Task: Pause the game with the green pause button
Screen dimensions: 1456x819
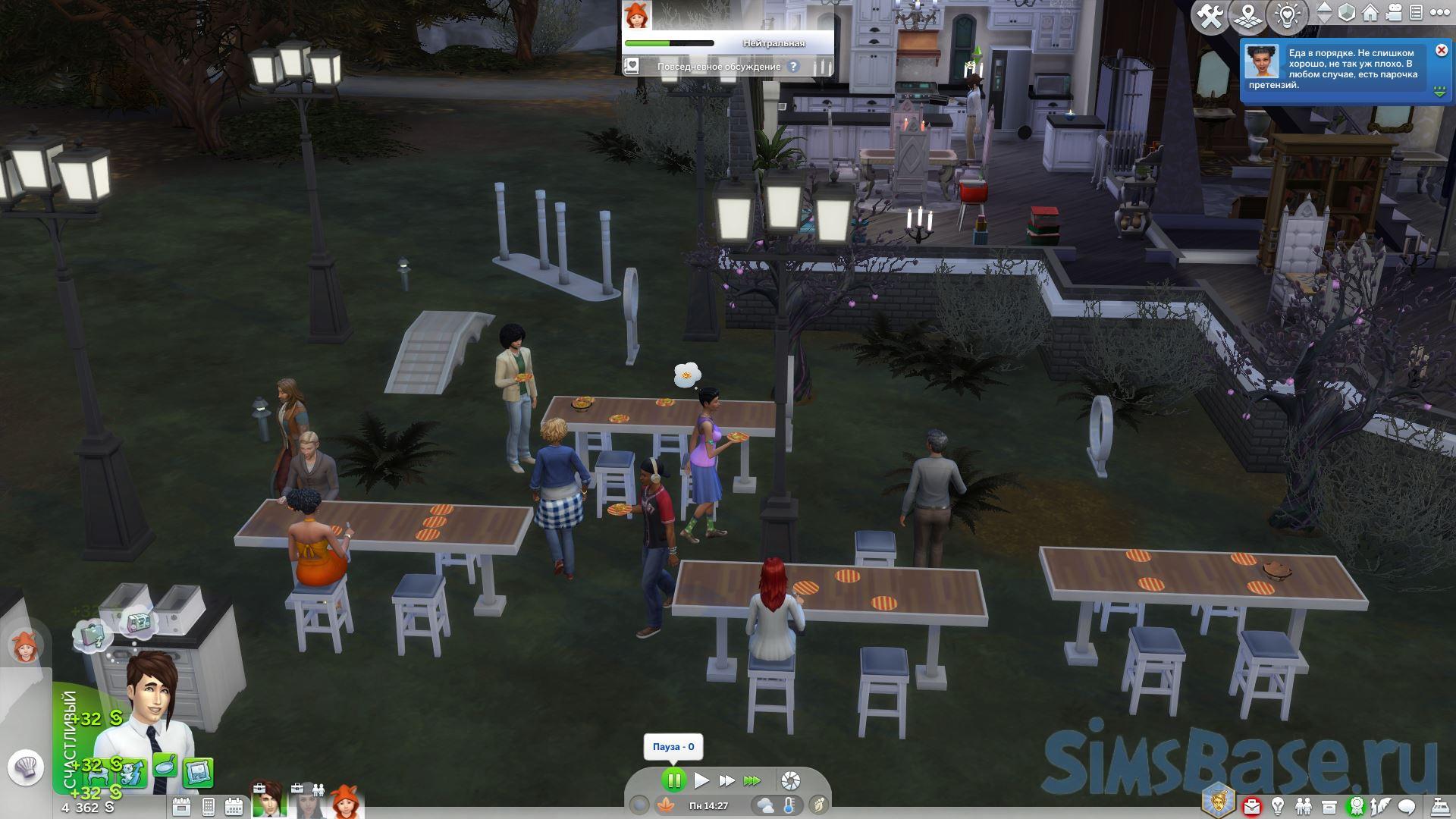Action: pyautogui.click(x=673, y=780)
